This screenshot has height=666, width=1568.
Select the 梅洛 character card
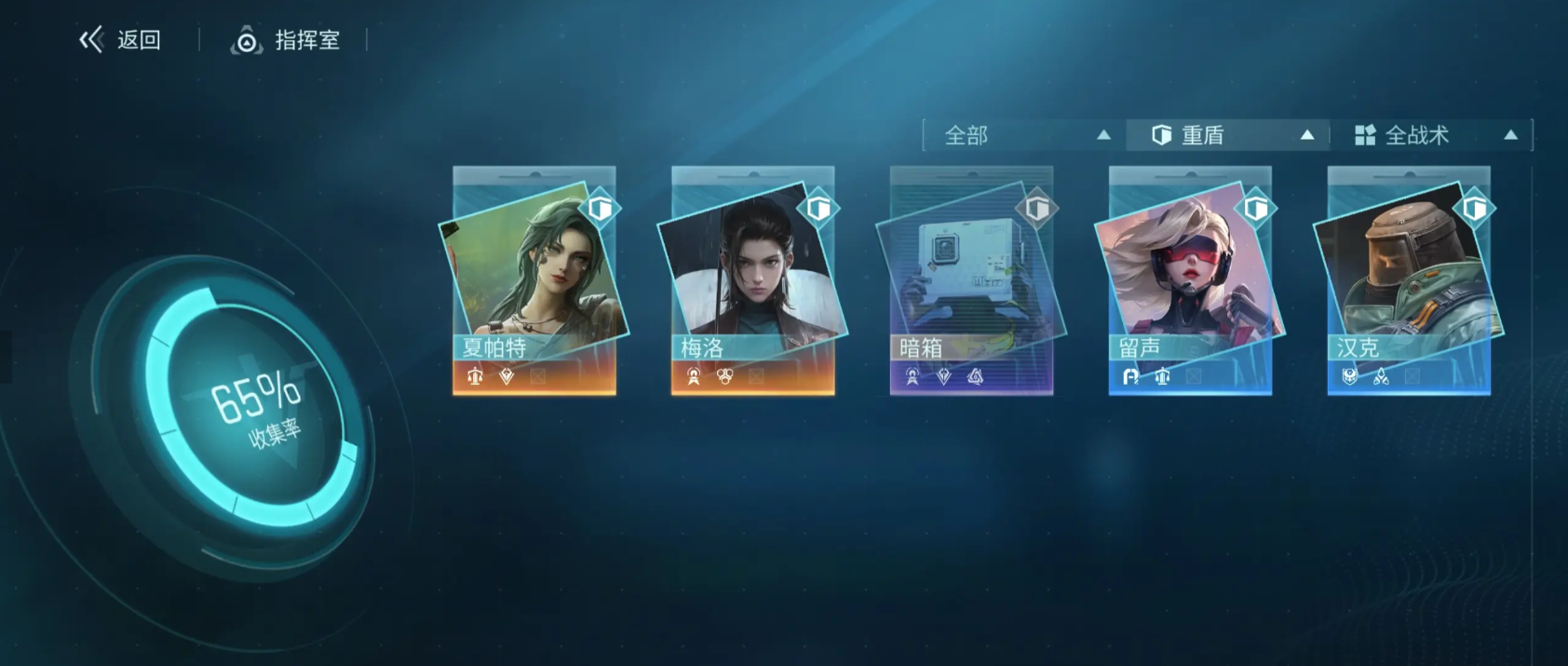tap(752, 279)
